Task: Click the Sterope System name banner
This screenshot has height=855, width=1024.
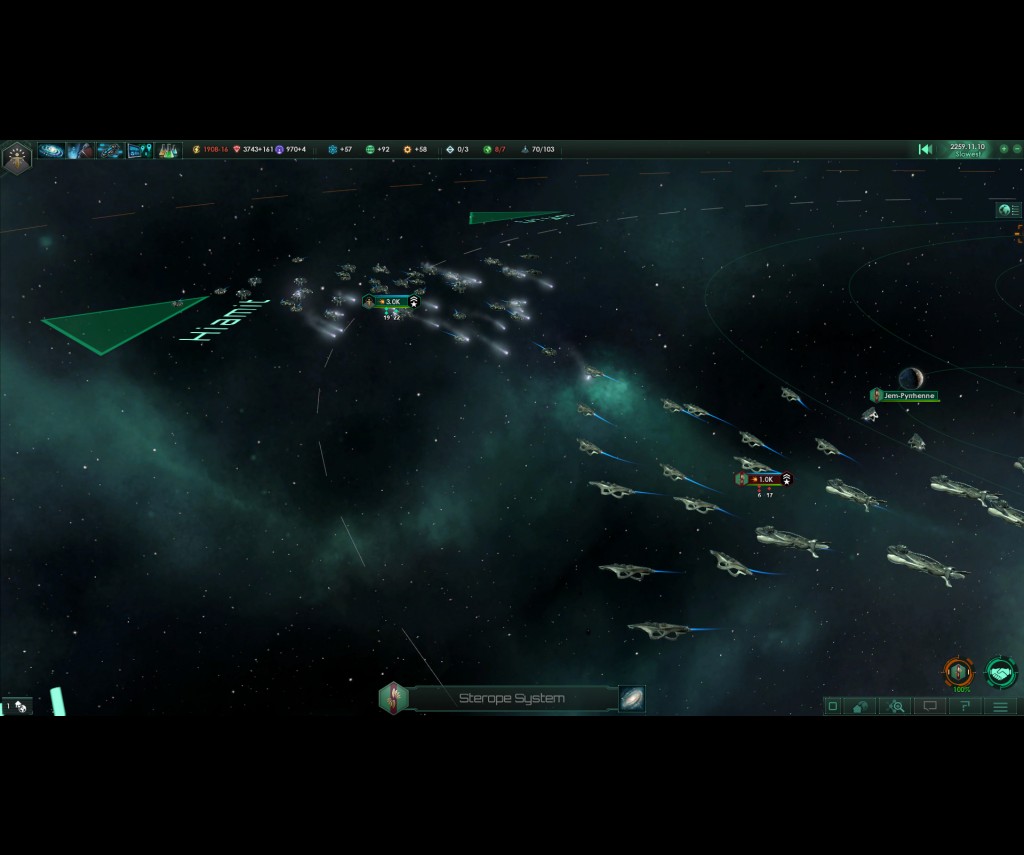Action: click(512, 698)
